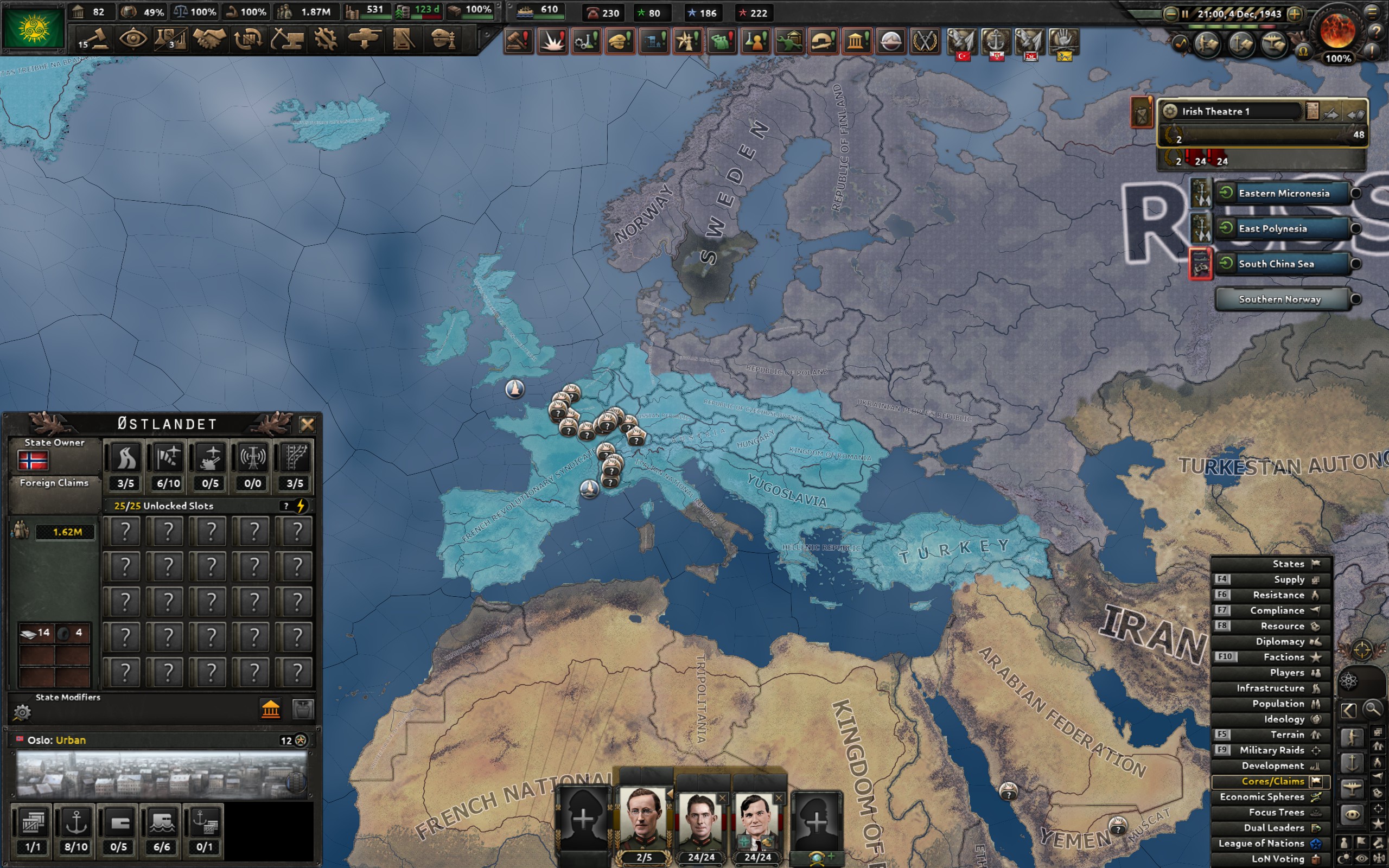Increase game speed with the plus control
This screenshot has width=1389, height=868.
click(1293, 12)
